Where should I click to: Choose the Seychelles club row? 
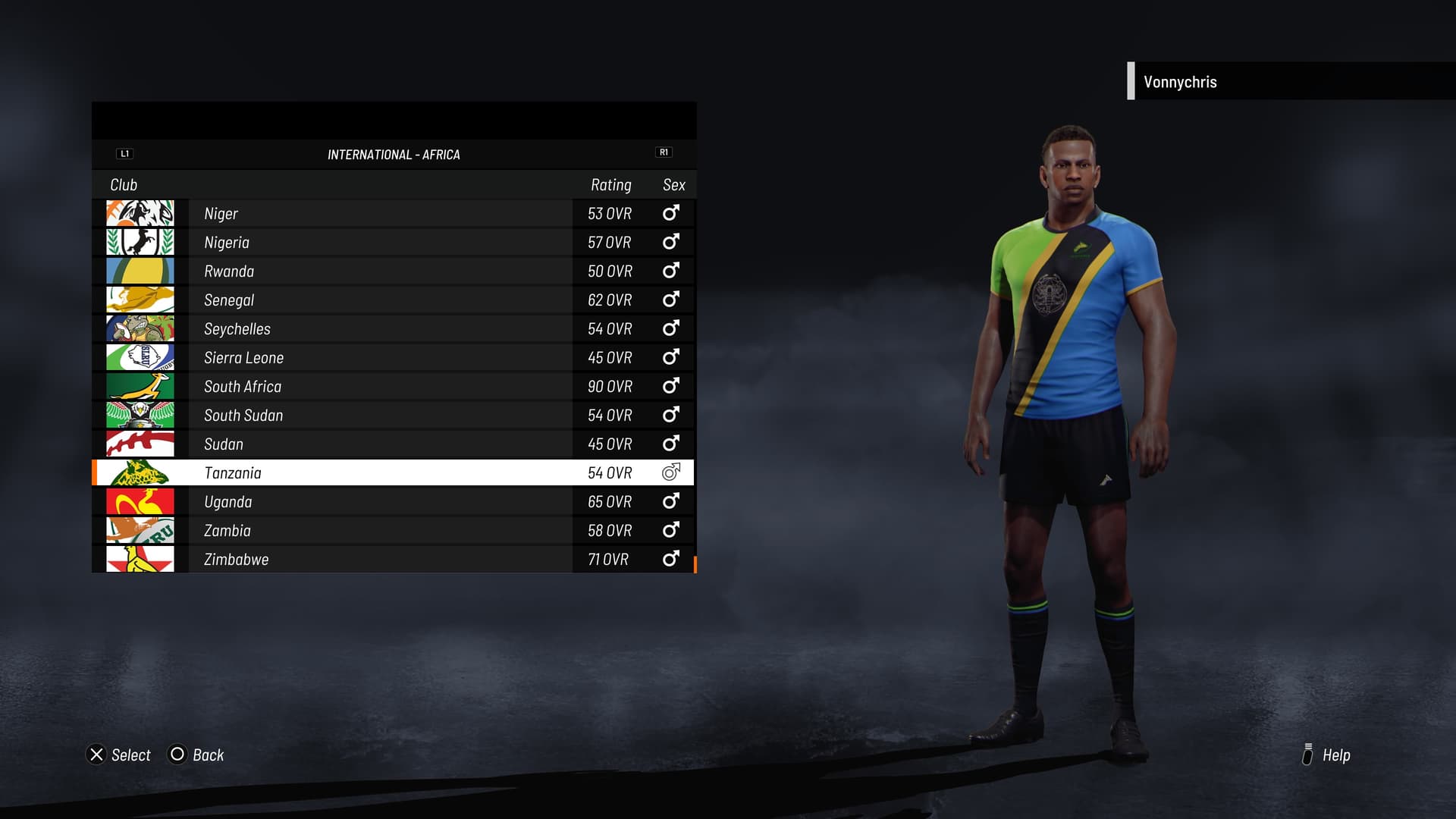(x=393, y=329)
